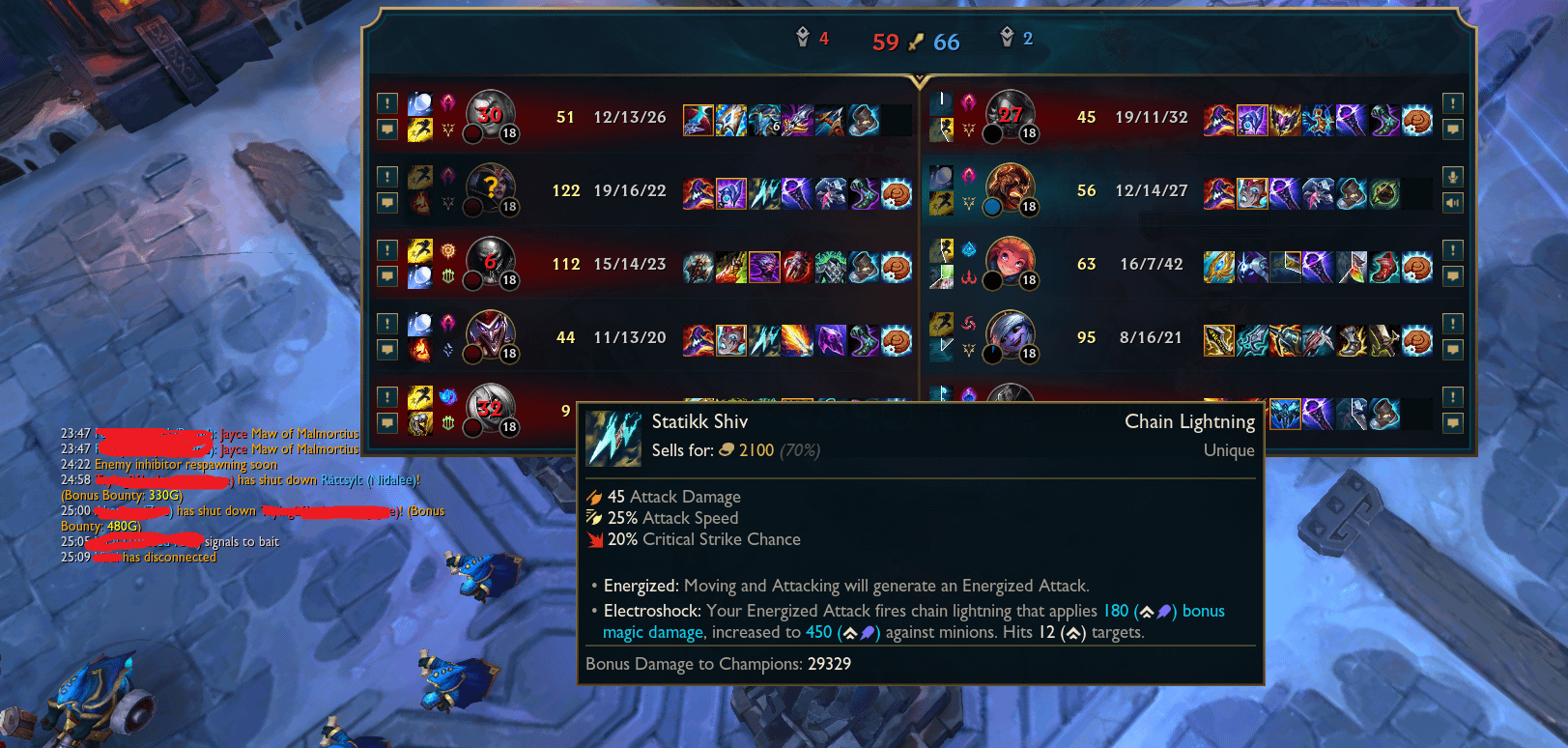Click Zoe's champion portrait on the enemy team
1568x748 pixels.
1012,263
